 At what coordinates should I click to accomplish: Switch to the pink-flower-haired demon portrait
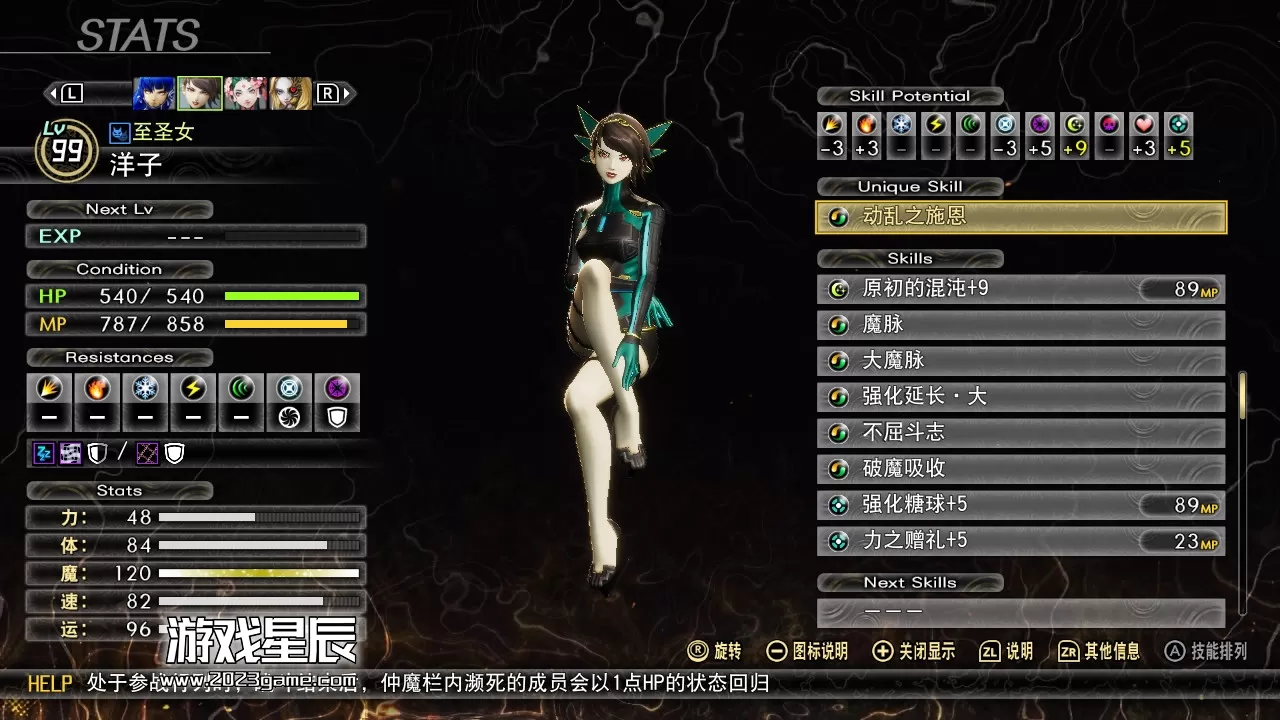(245, 93)
